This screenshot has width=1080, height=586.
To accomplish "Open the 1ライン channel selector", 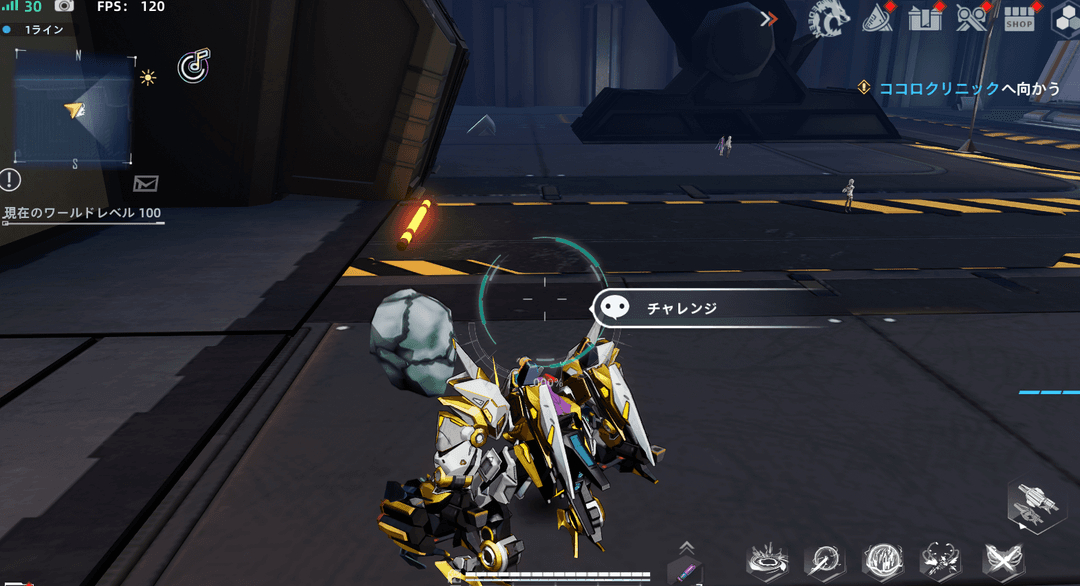I will (40, 30).
